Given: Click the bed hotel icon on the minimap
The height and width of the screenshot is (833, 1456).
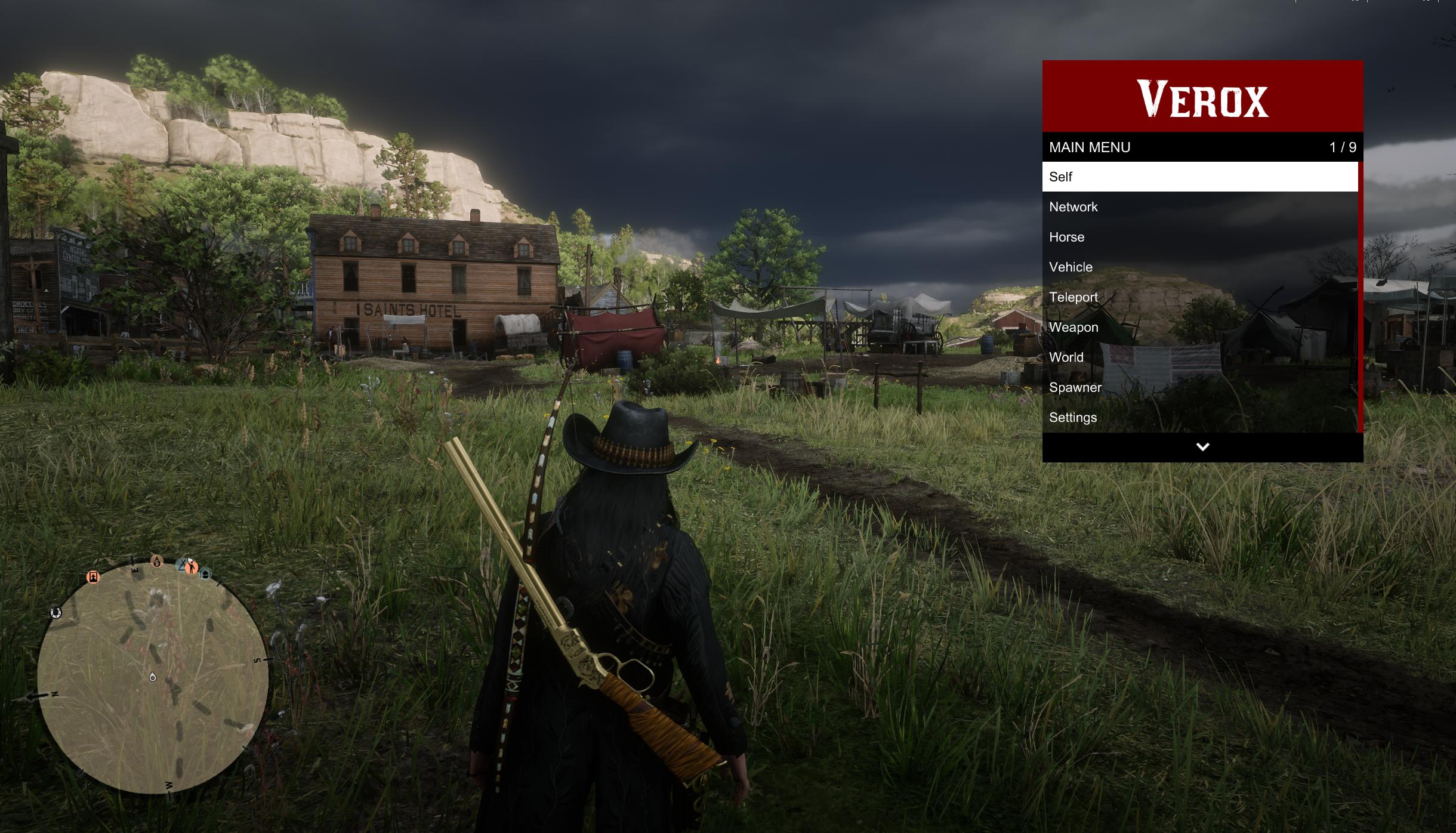Looking at the screenshot, I should (x=135, y=572).
